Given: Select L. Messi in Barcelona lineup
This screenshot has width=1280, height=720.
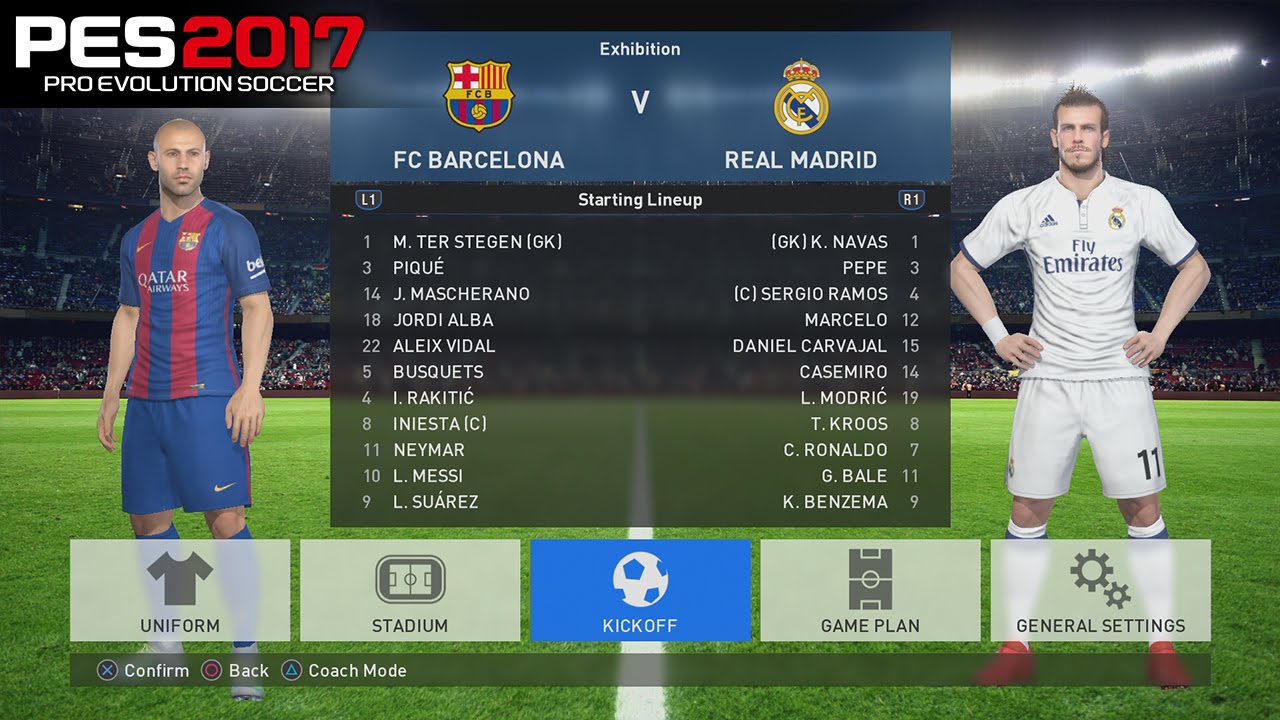Looking at the screenshot, I should coord(428,476).
